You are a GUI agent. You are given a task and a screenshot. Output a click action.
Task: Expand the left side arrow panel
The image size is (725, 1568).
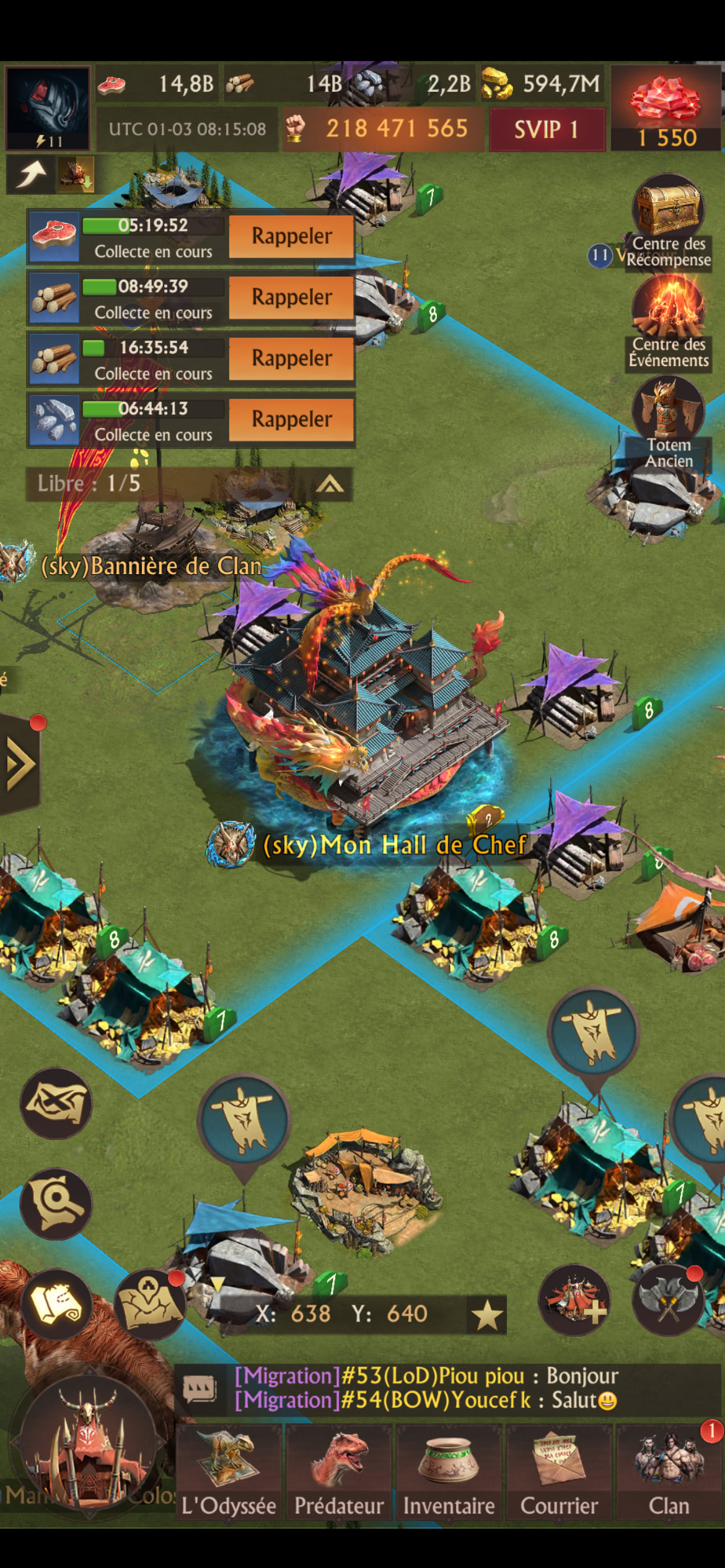(20, 764)
